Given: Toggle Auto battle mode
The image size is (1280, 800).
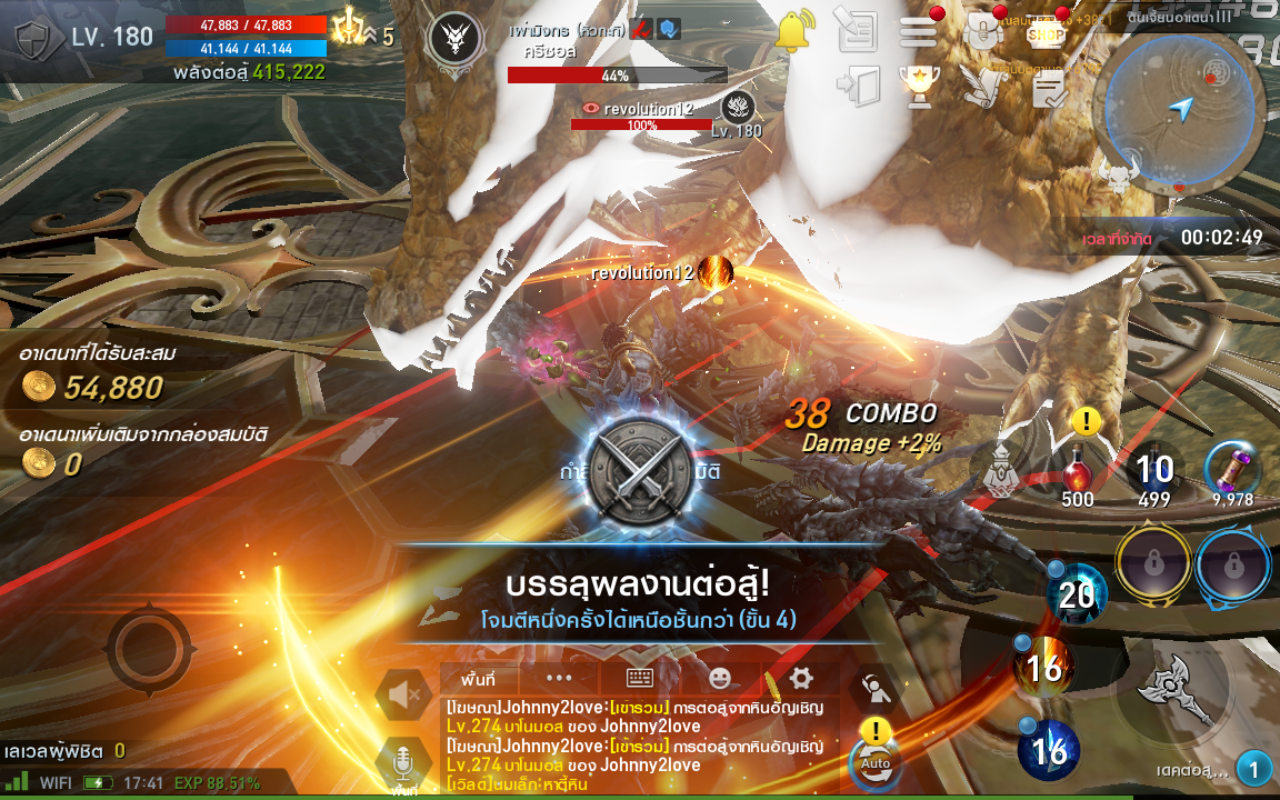Looking at the screenshot, I should pyautogui.click(x=876, y=764).
